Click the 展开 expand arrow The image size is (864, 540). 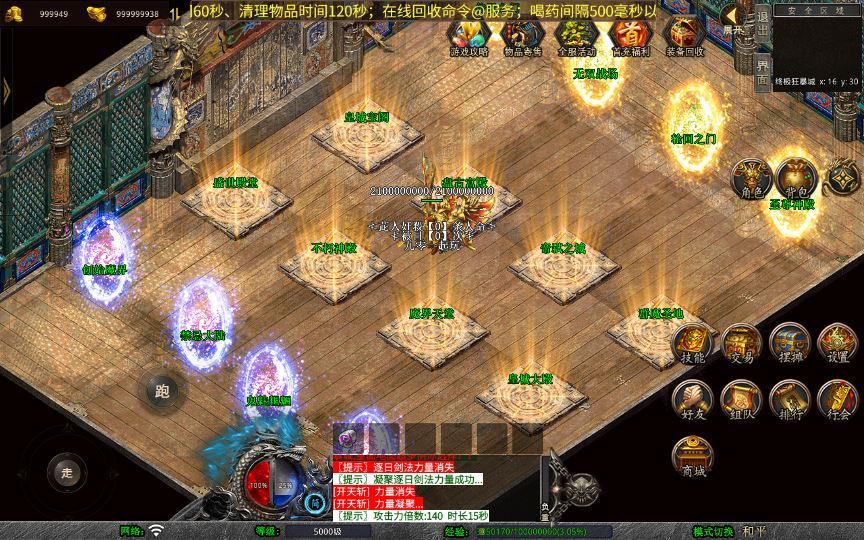pos(736,17)
